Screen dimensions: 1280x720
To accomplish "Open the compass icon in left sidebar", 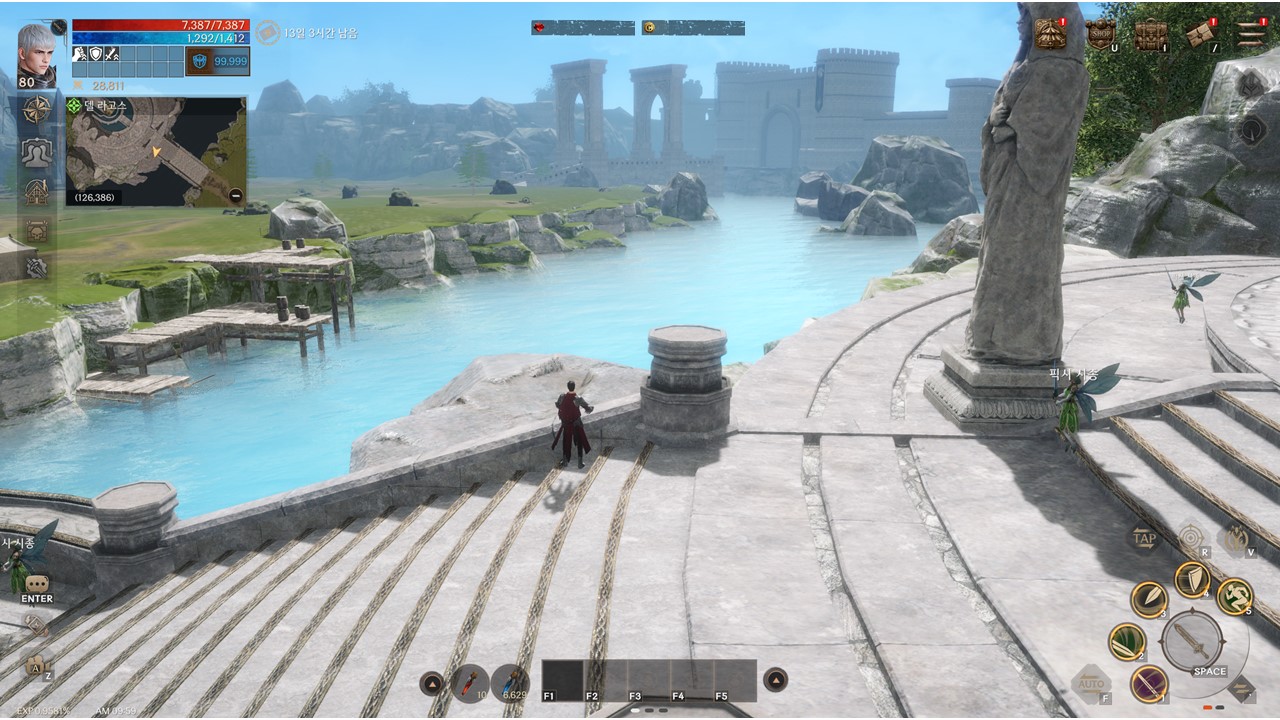I will coord(37,109).
